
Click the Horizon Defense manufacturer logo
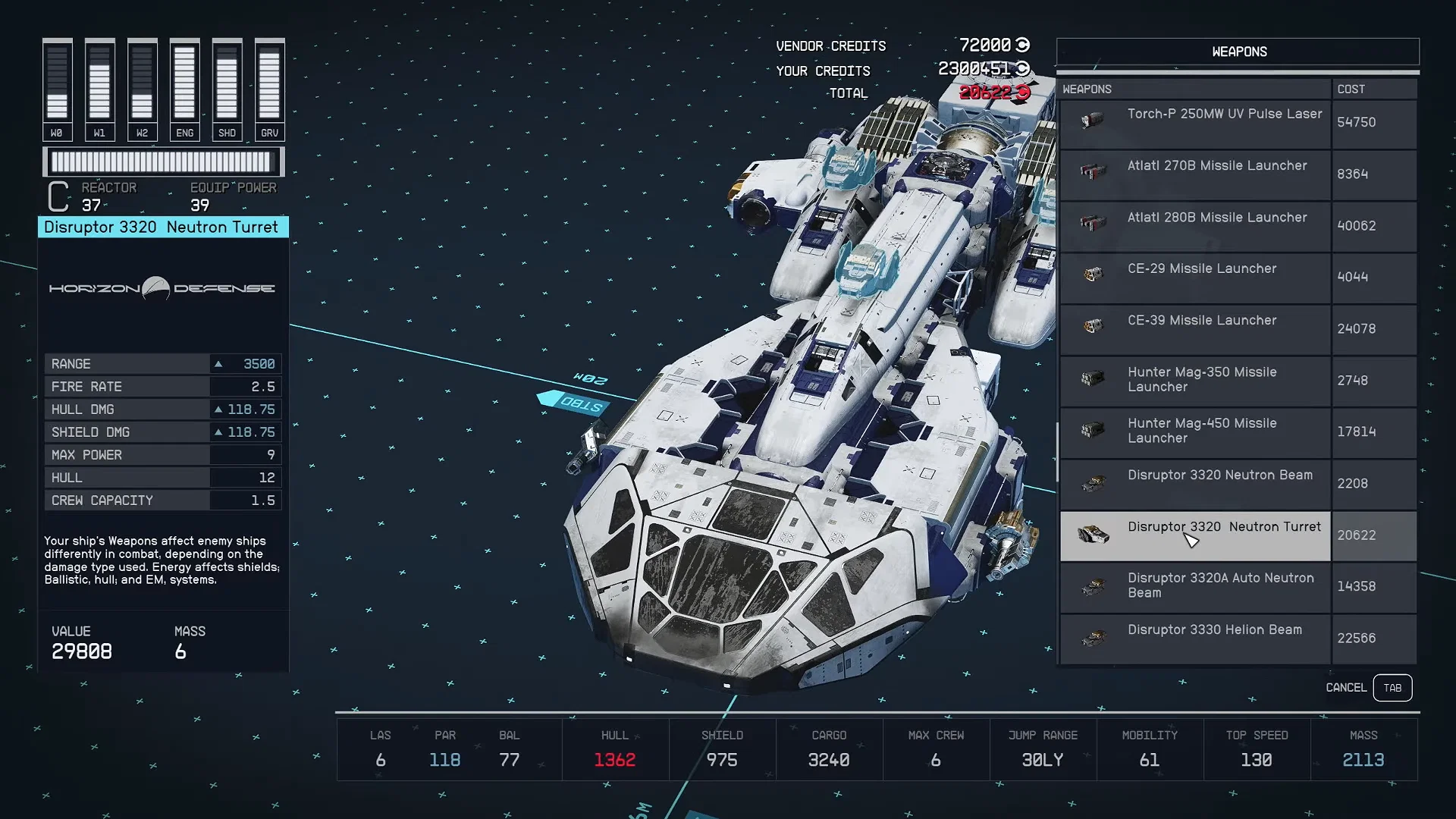coord(162,289)
